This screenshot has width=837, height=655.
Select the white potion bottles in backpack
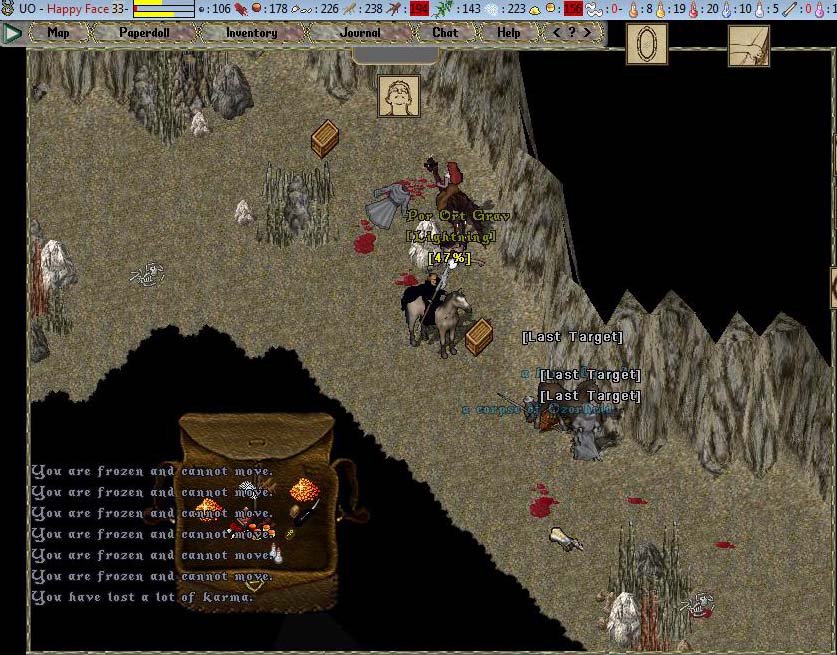[276, 551]
